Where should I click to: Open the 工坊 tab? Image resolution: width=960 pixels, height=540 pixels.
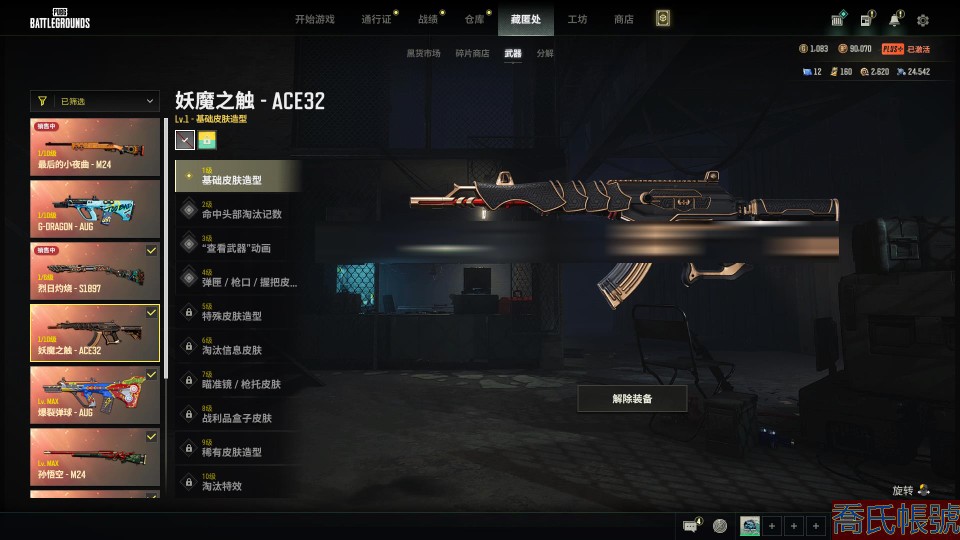tap(577, 19)
